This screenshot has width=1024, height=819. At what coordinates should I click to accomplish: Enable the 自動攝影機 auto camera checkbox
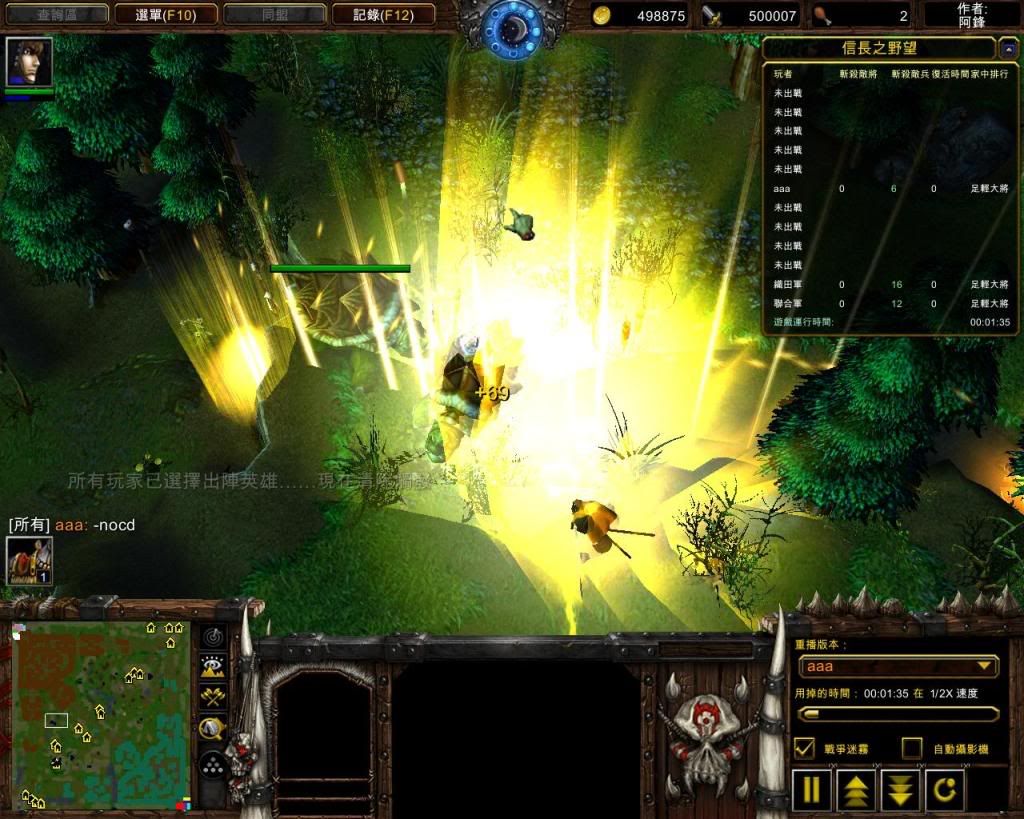click(911, 748)
